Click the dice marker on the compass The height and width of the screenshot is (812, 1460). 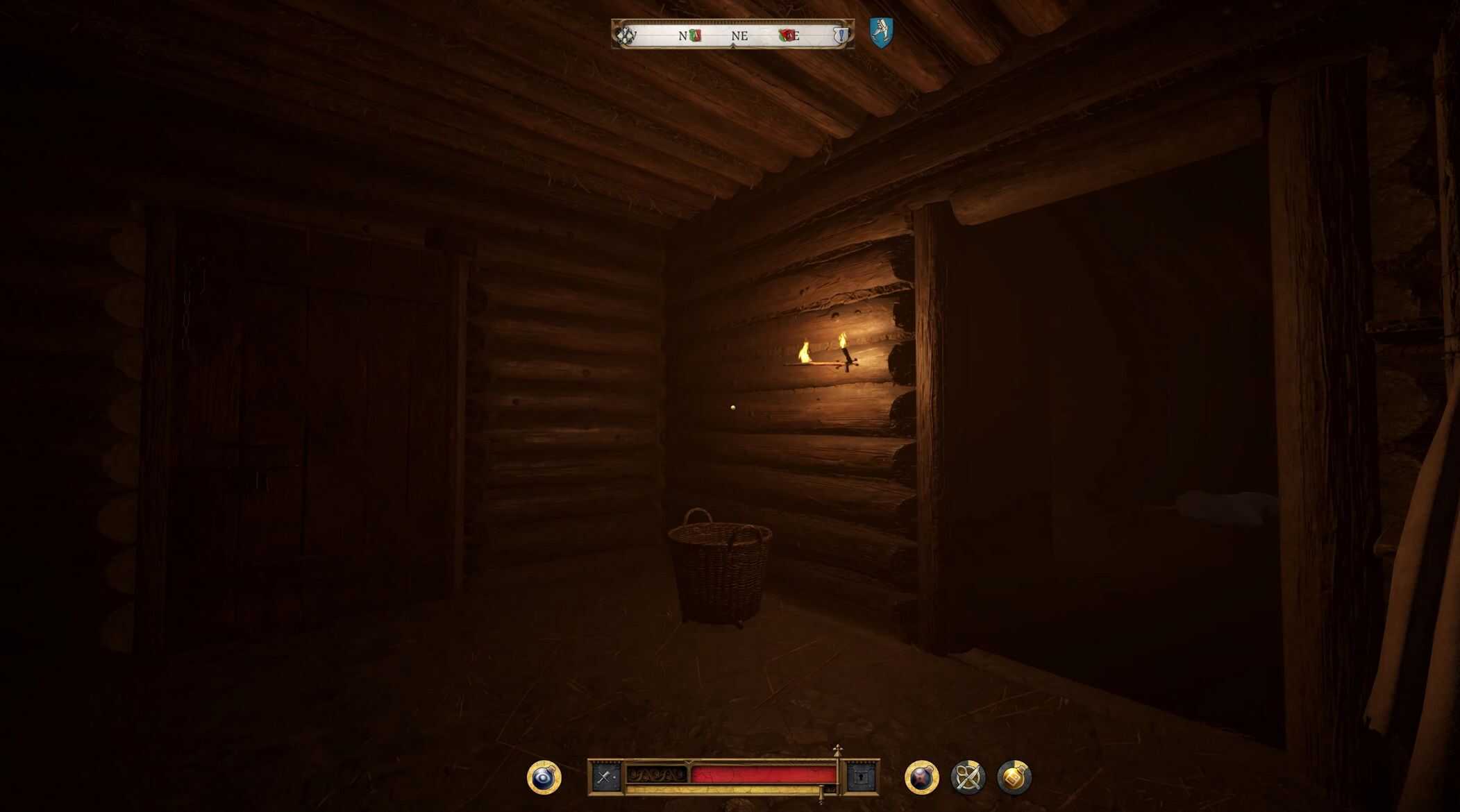click(626, 35)
